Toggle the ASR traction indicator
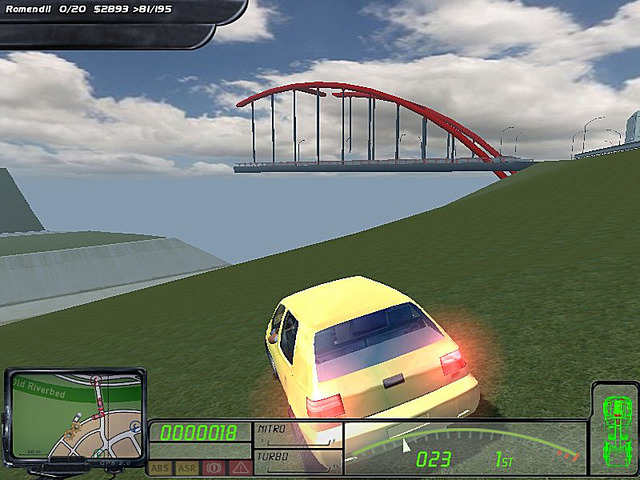Screen dimensions: 640x480 186,467
